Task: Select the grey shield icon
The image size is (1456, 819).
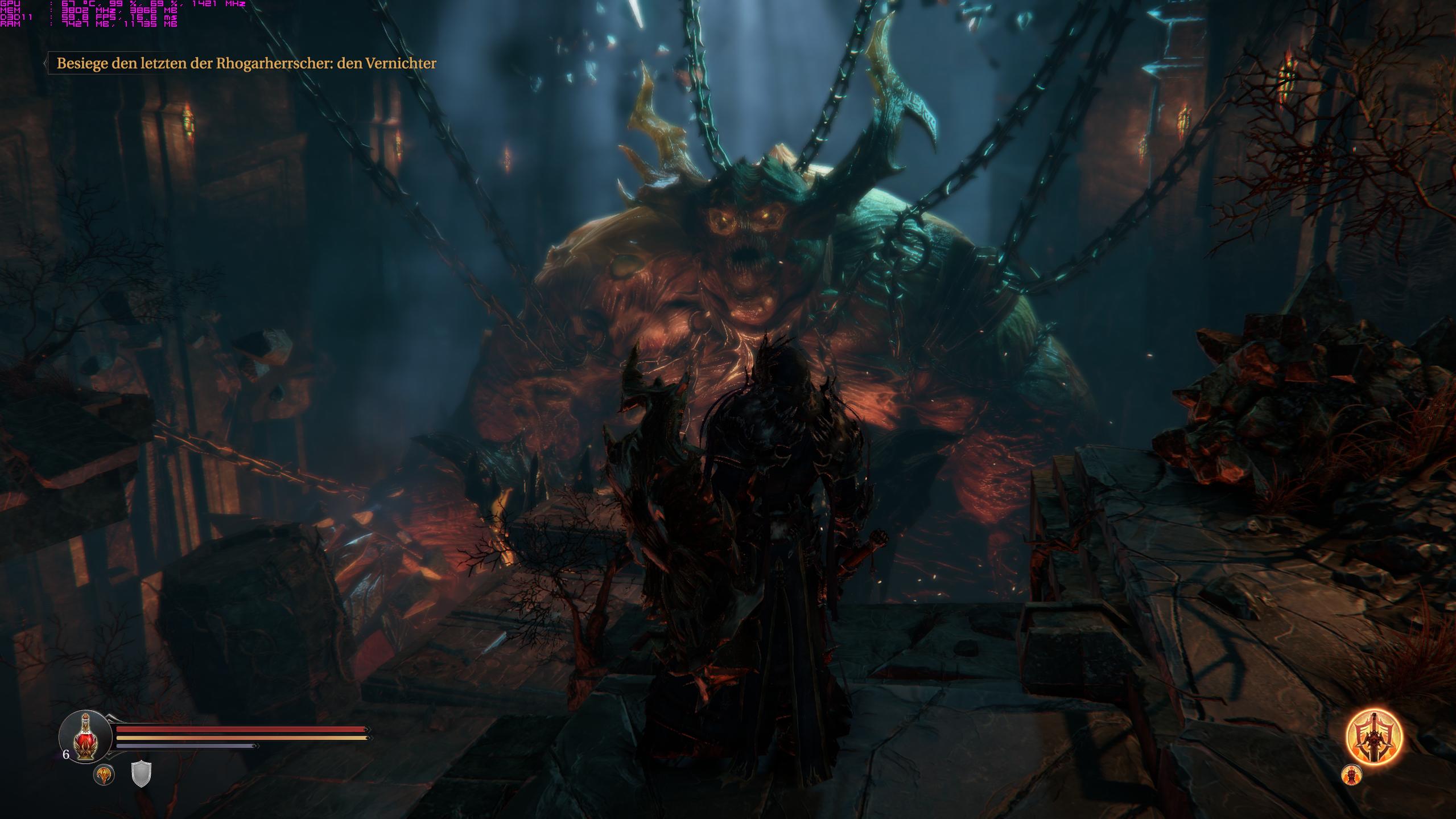Action: (x=141, y=774)
